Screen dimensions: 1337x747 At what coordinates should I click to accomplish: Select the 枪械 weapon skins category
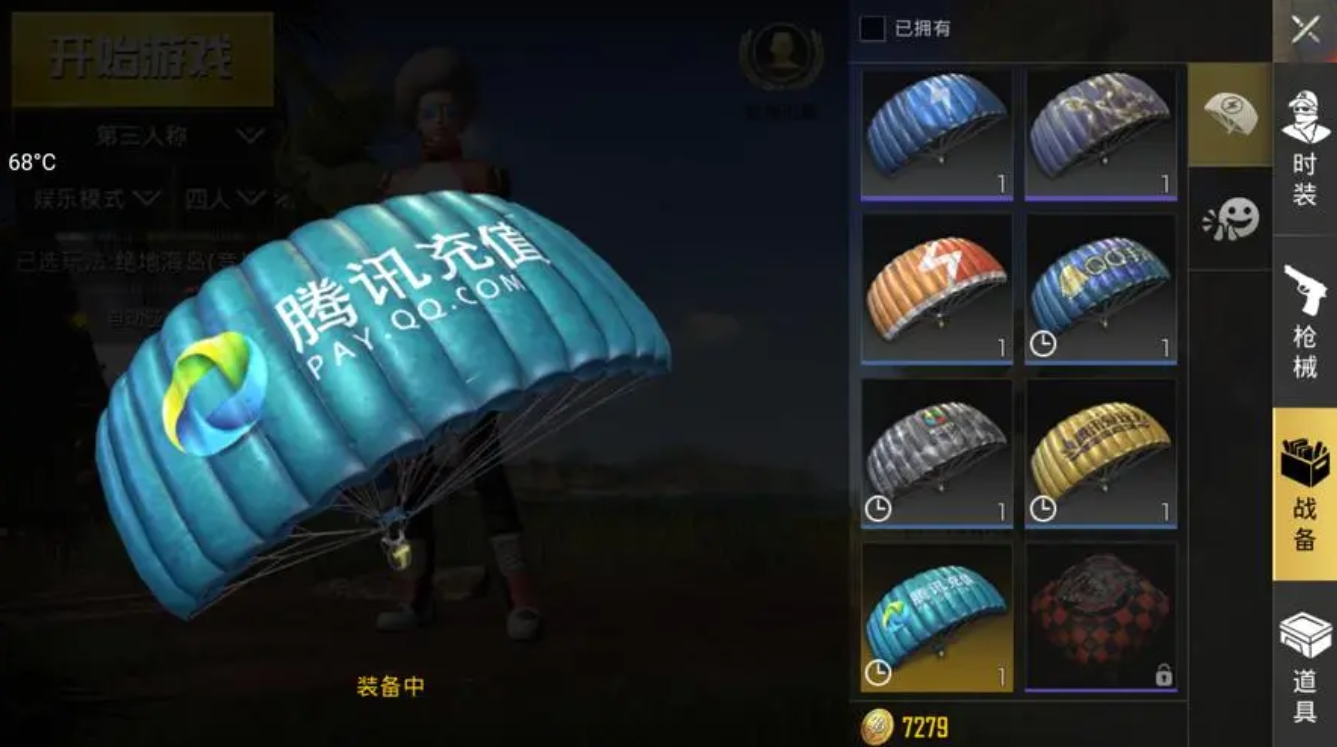1303,320
